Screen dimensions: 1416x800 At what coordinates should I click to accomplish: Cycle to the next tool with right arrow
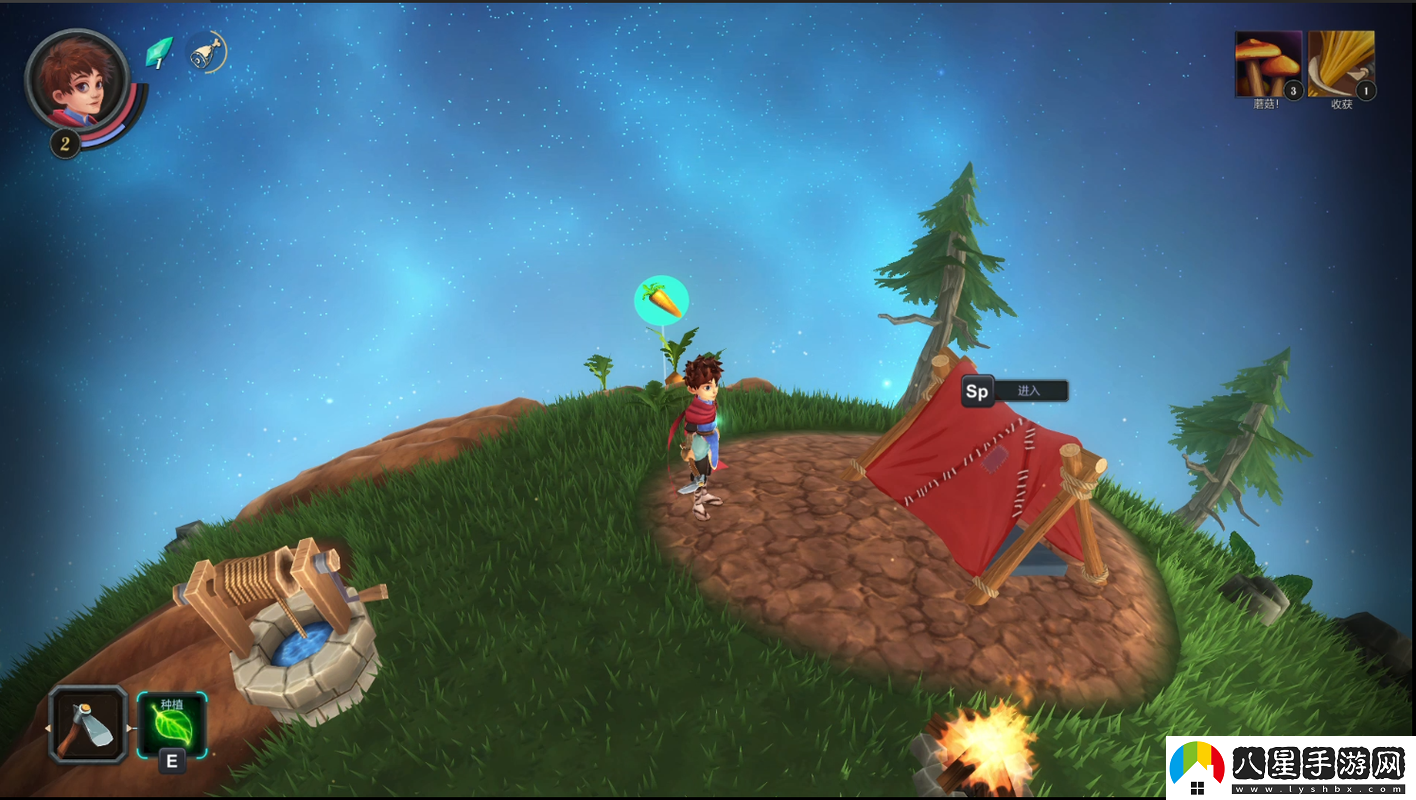pyautogui.click(x=131, y=727)
